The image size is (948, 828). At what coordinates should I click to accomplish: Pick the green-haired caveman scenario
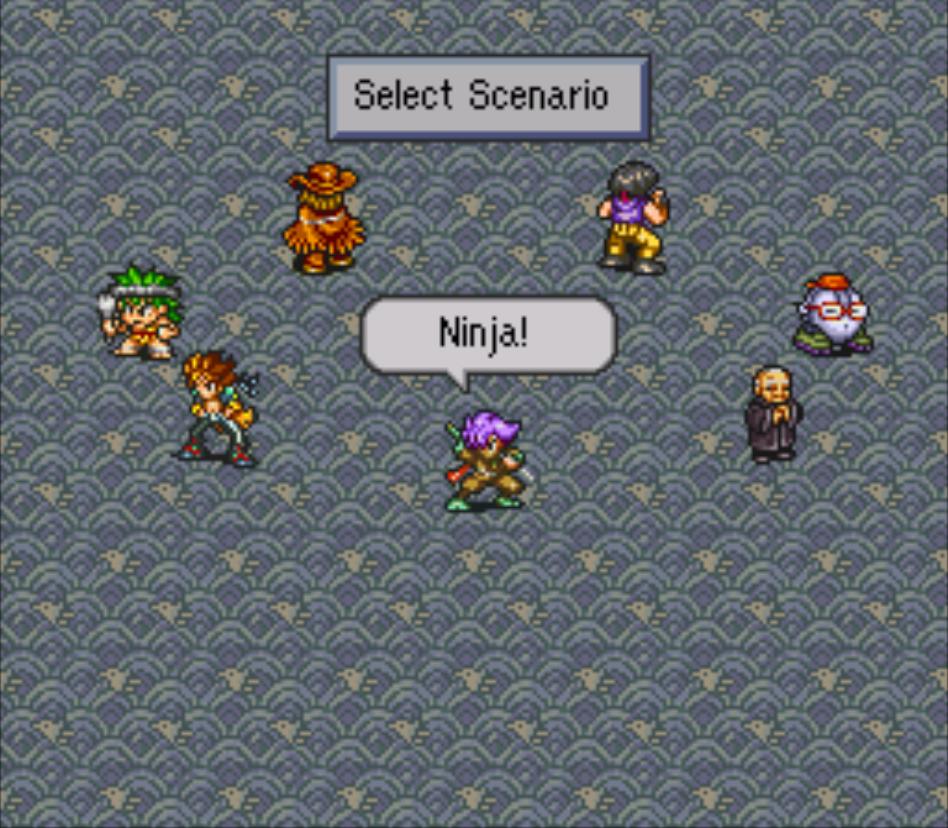click(x=143, y=312)
